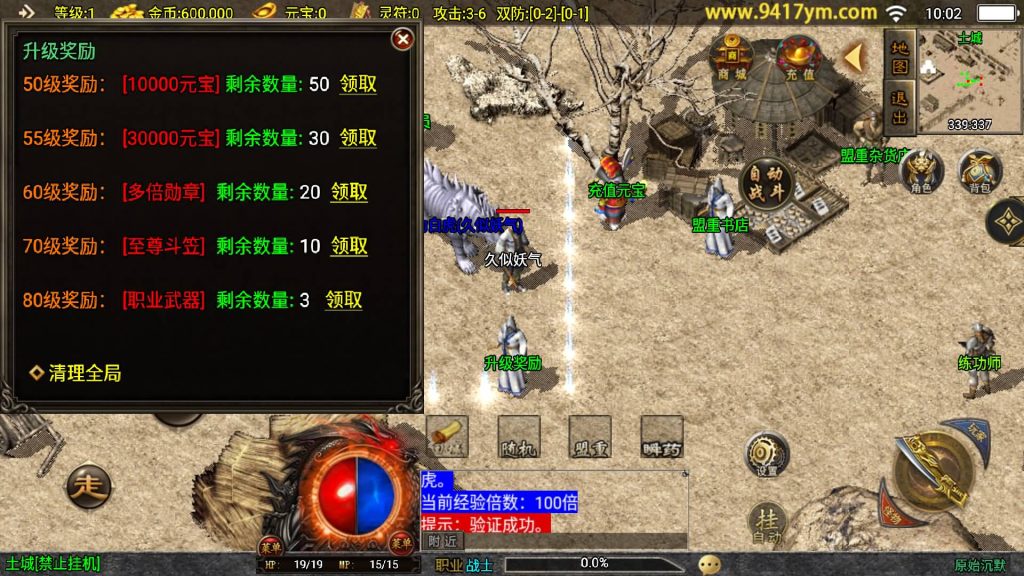Screen dimensions: 1024x576
Task: Use the 随机 quick slot
Action: 518,436
